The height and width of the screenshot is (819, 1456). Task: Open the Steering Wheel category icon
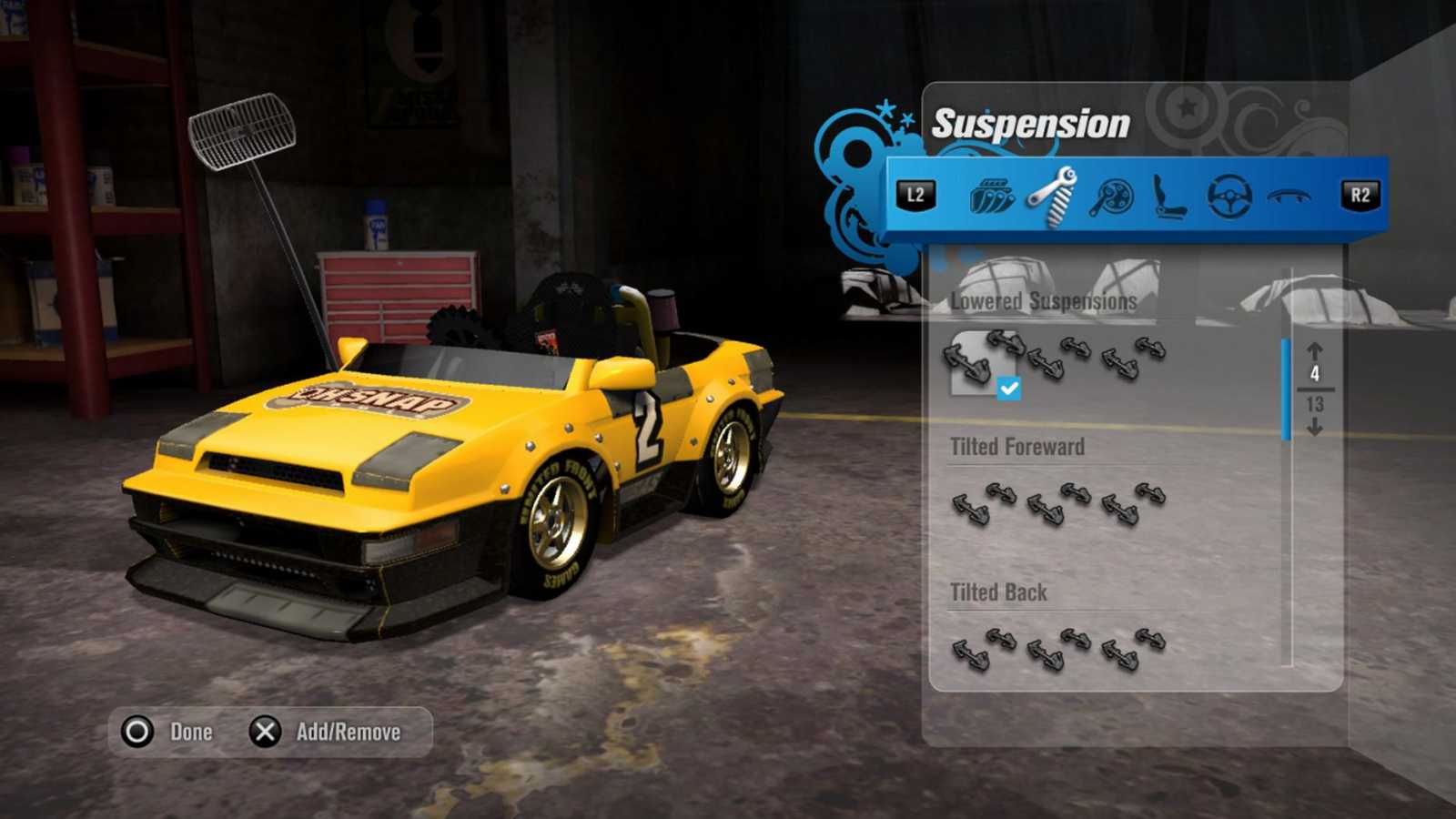click(x=1228, y=196)
